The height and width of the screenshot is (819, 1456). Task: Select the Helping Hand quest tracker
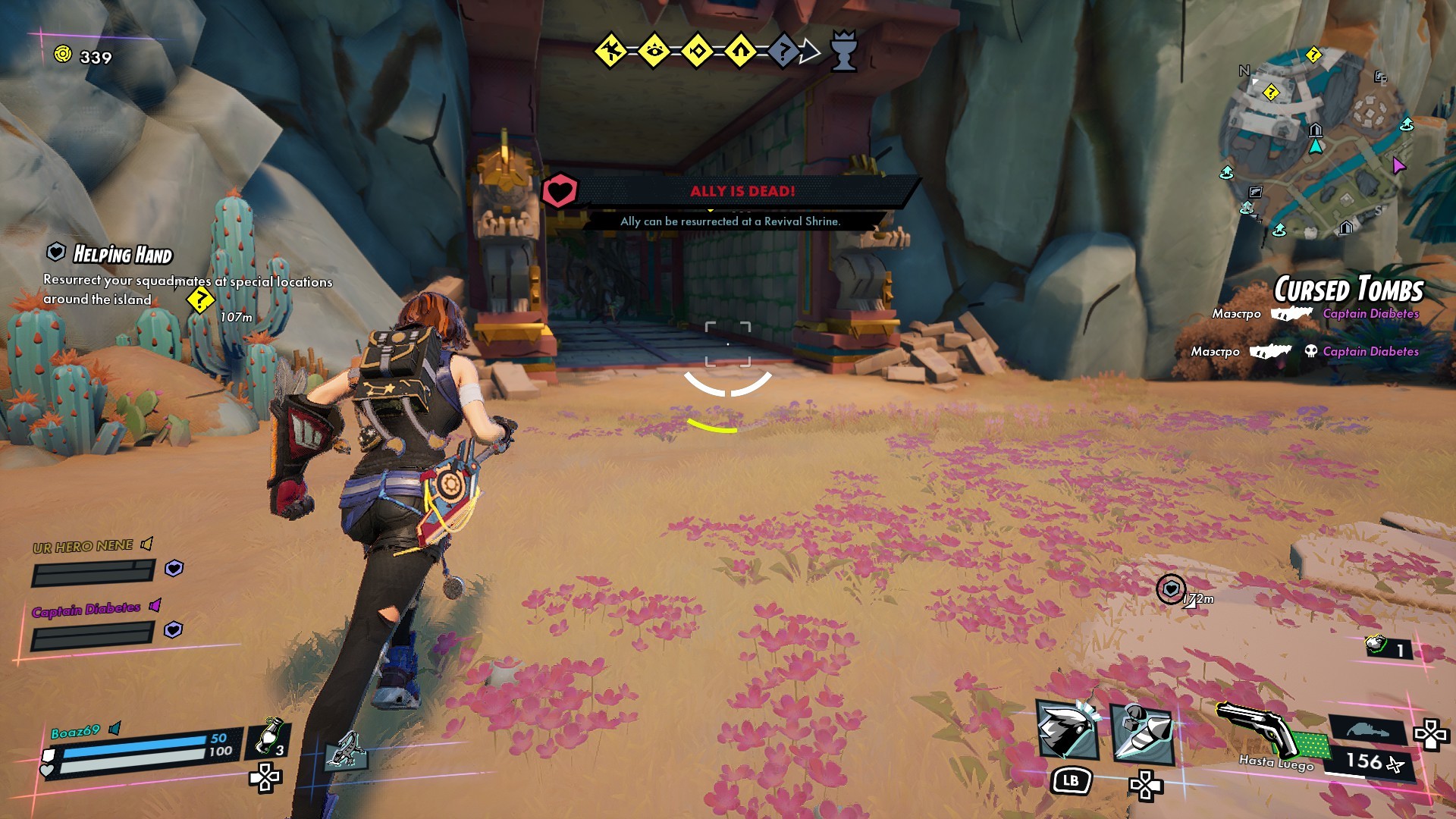pos(122,255)
